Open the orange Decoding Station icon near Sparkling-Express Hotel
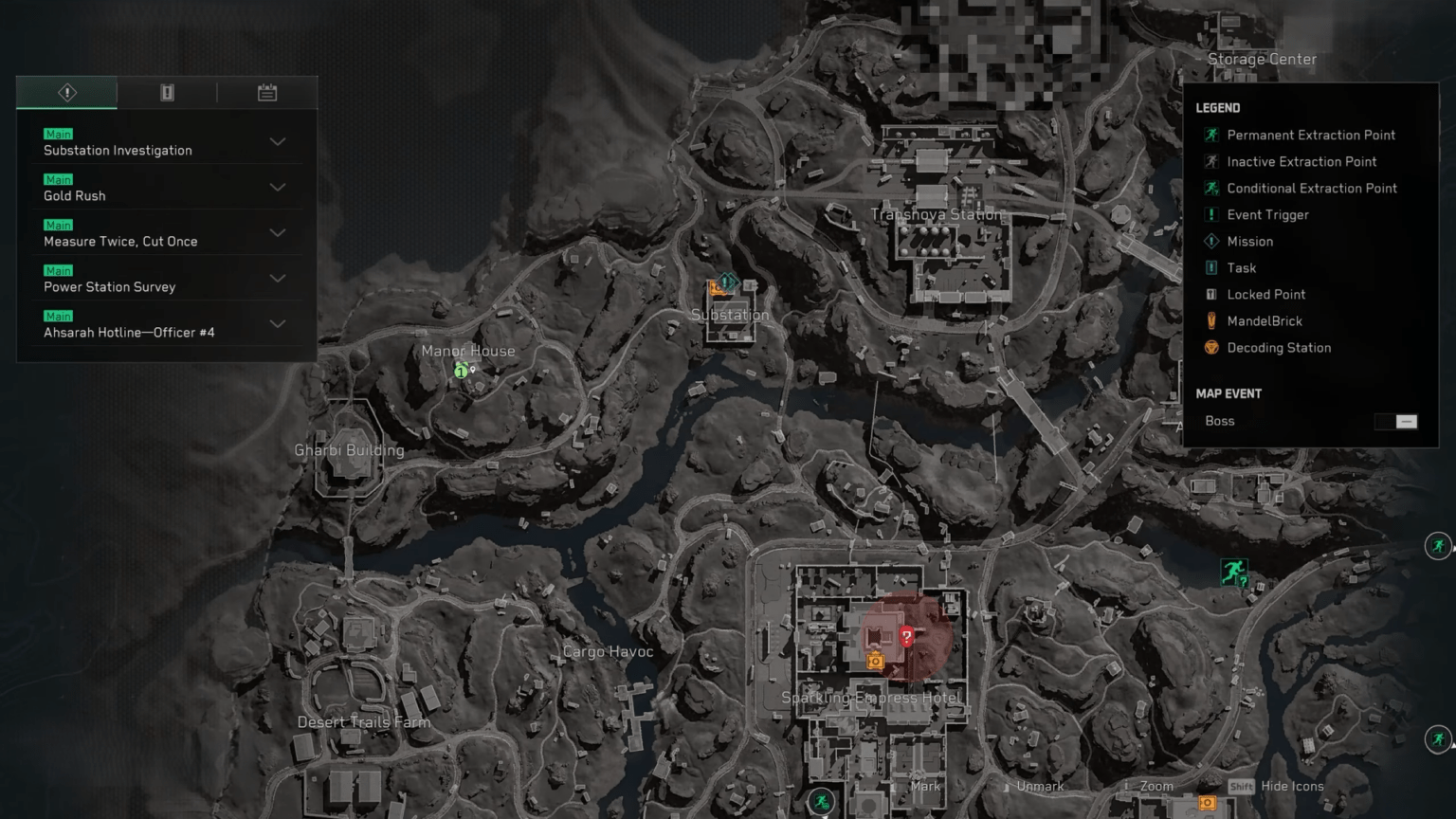 874,661
